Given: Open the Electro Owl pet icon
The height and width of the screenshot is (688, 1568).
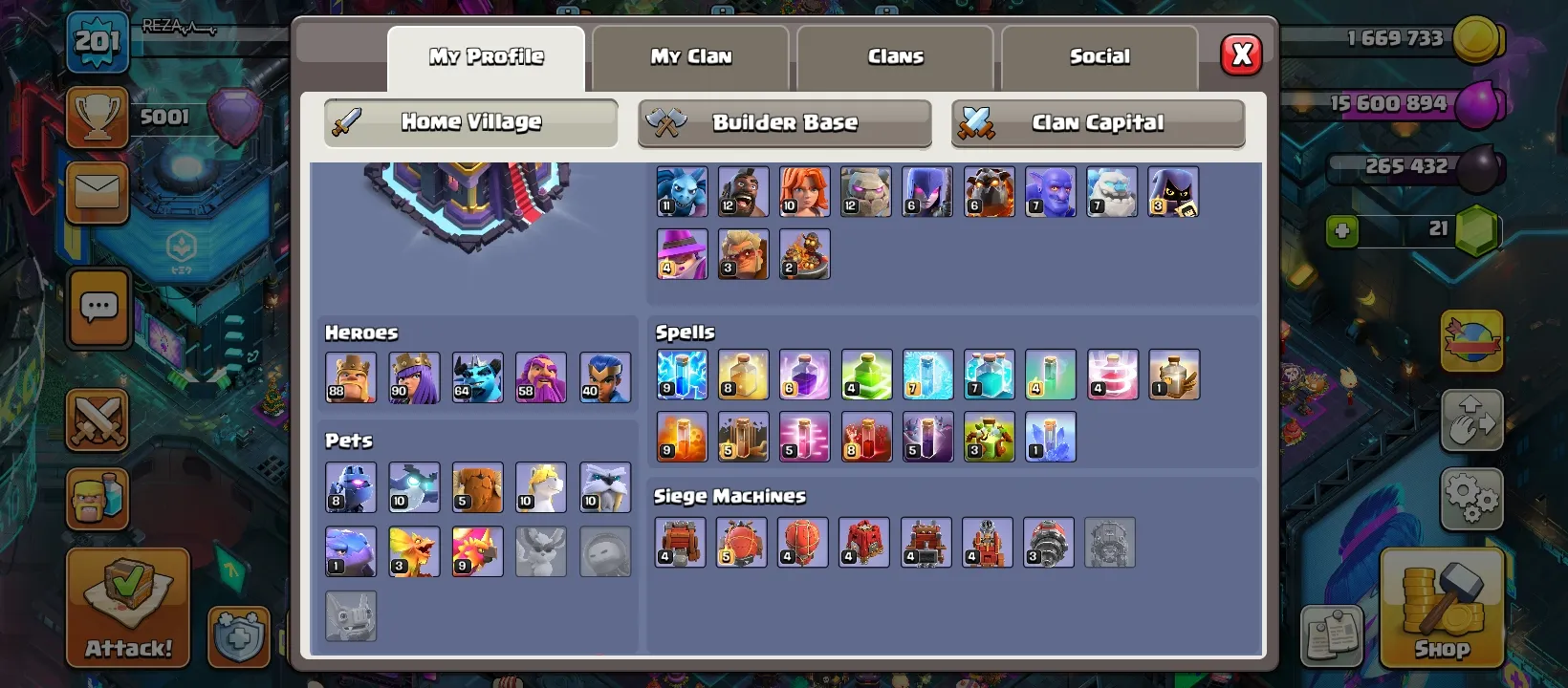Looking at the screenshot, I should tap(414, 487).
